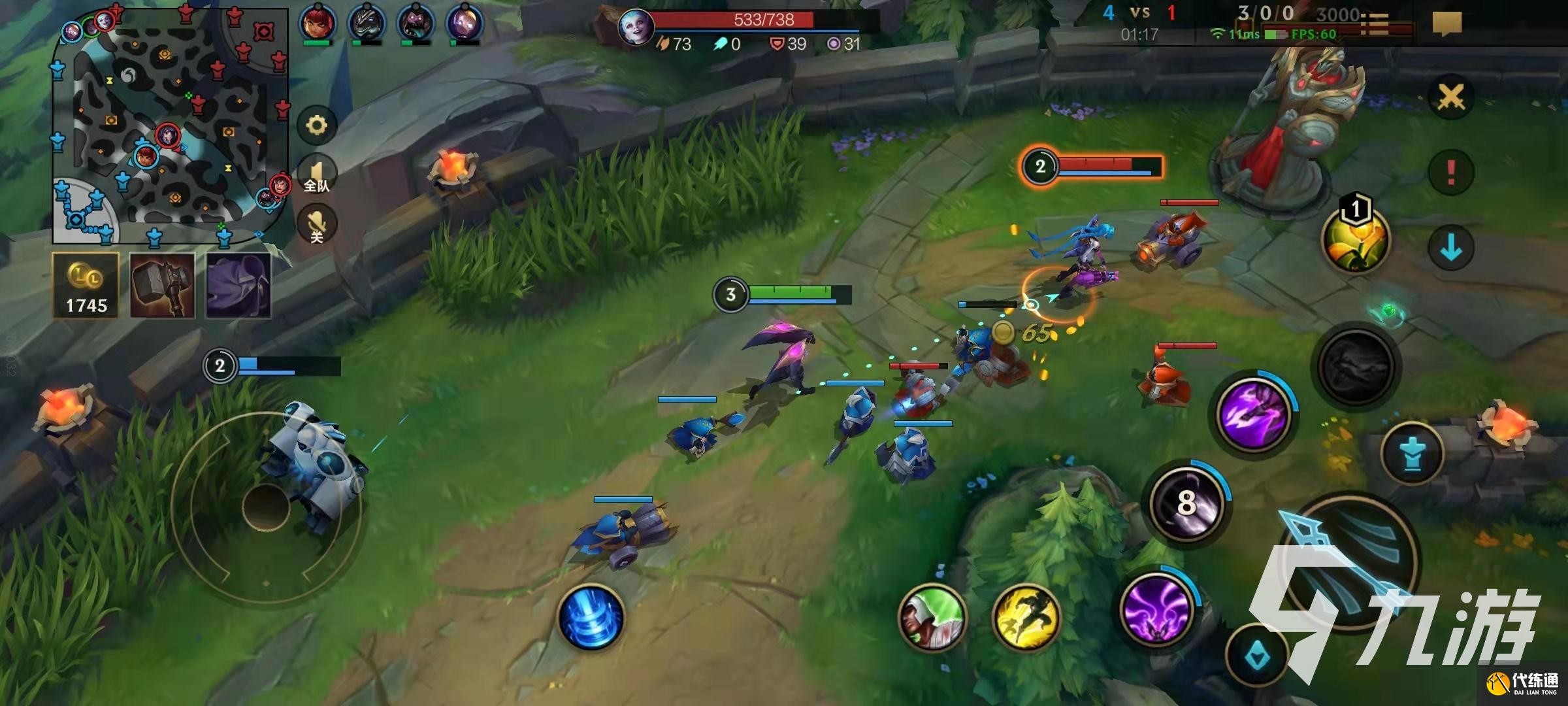
Task: Open the shop via the gold counter
Action: pos(86,286)
